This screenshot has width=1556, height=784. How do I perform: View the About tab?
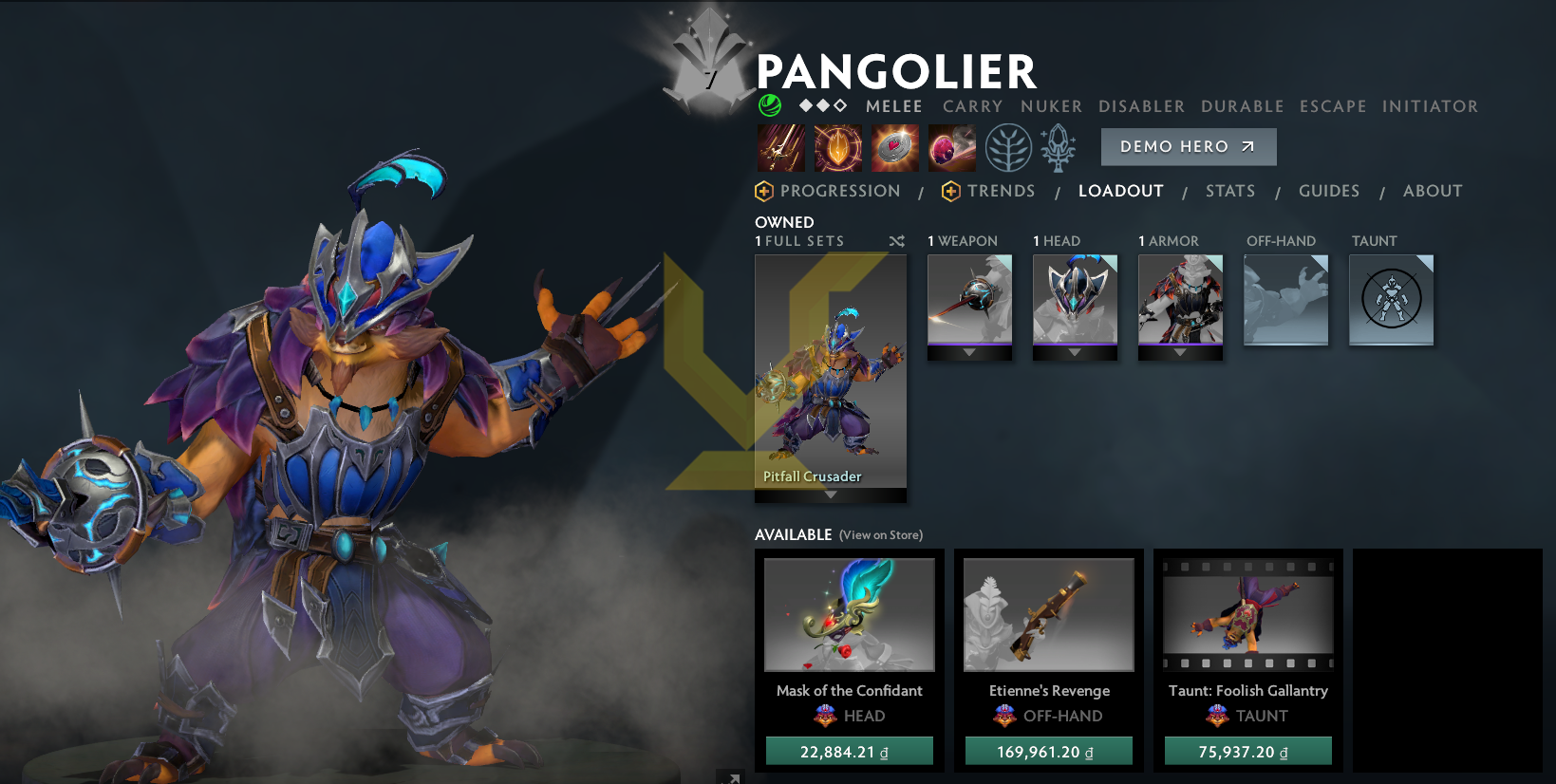pyautogui.click(x=1432, y=191)
